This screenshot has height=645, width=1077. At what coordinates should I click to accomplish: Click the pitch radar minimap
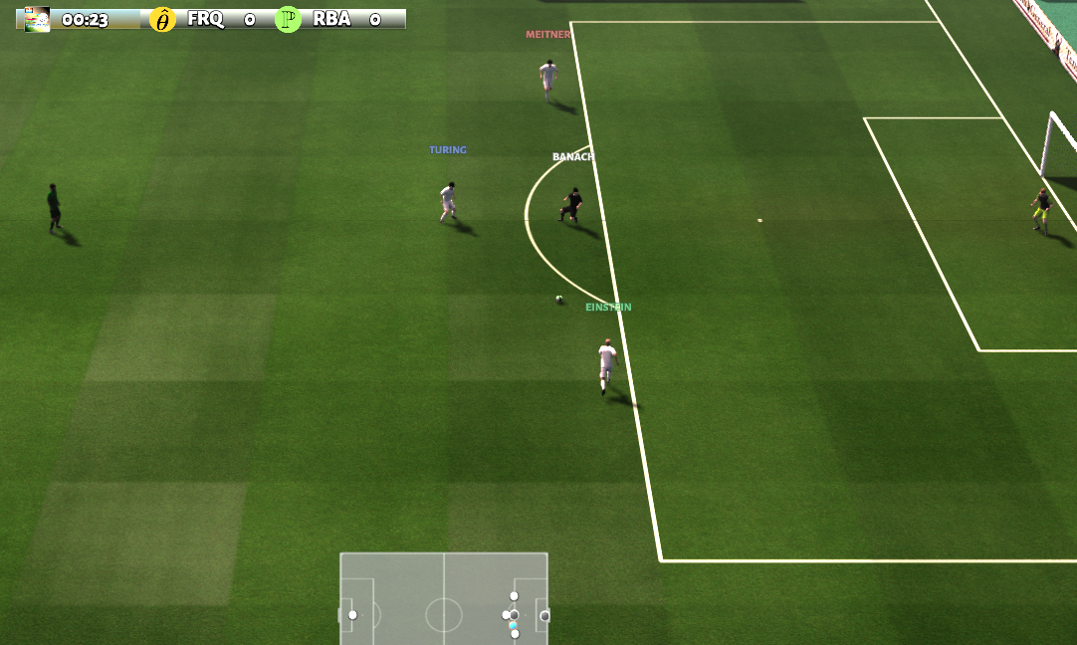click(x=444, y=598)
